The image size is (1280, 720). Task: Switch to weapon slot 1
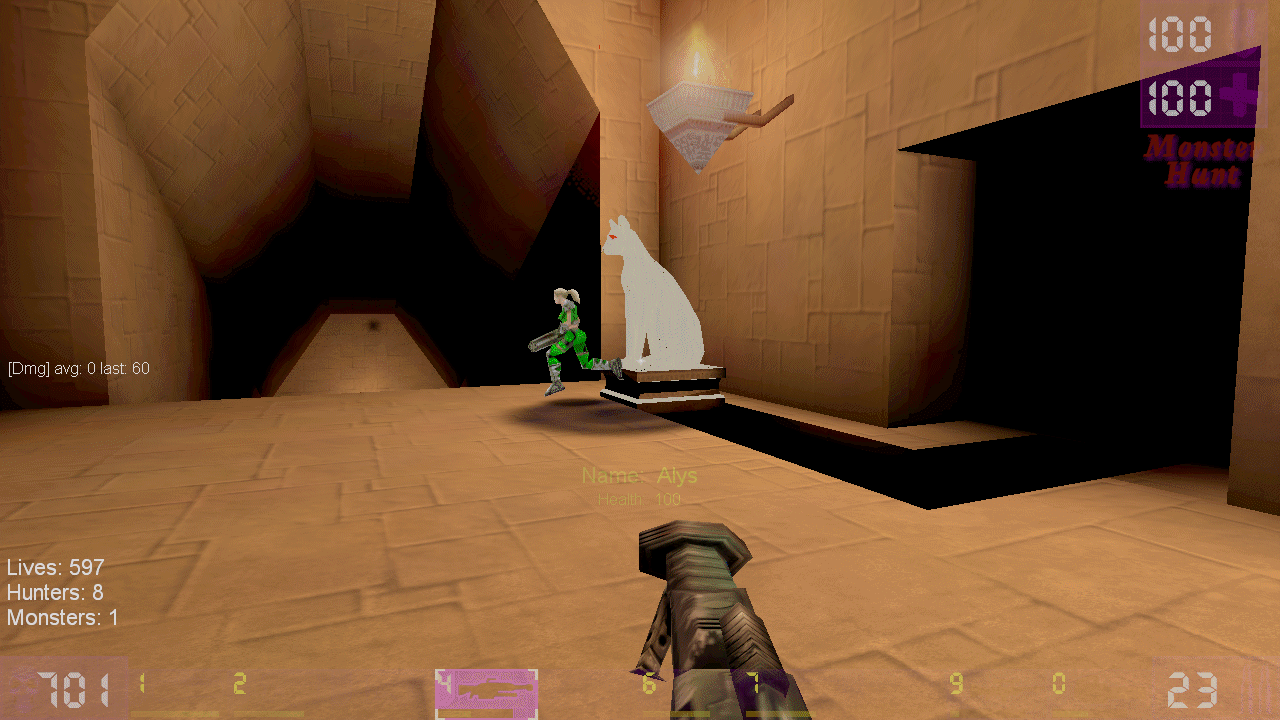tap(174, 693)
